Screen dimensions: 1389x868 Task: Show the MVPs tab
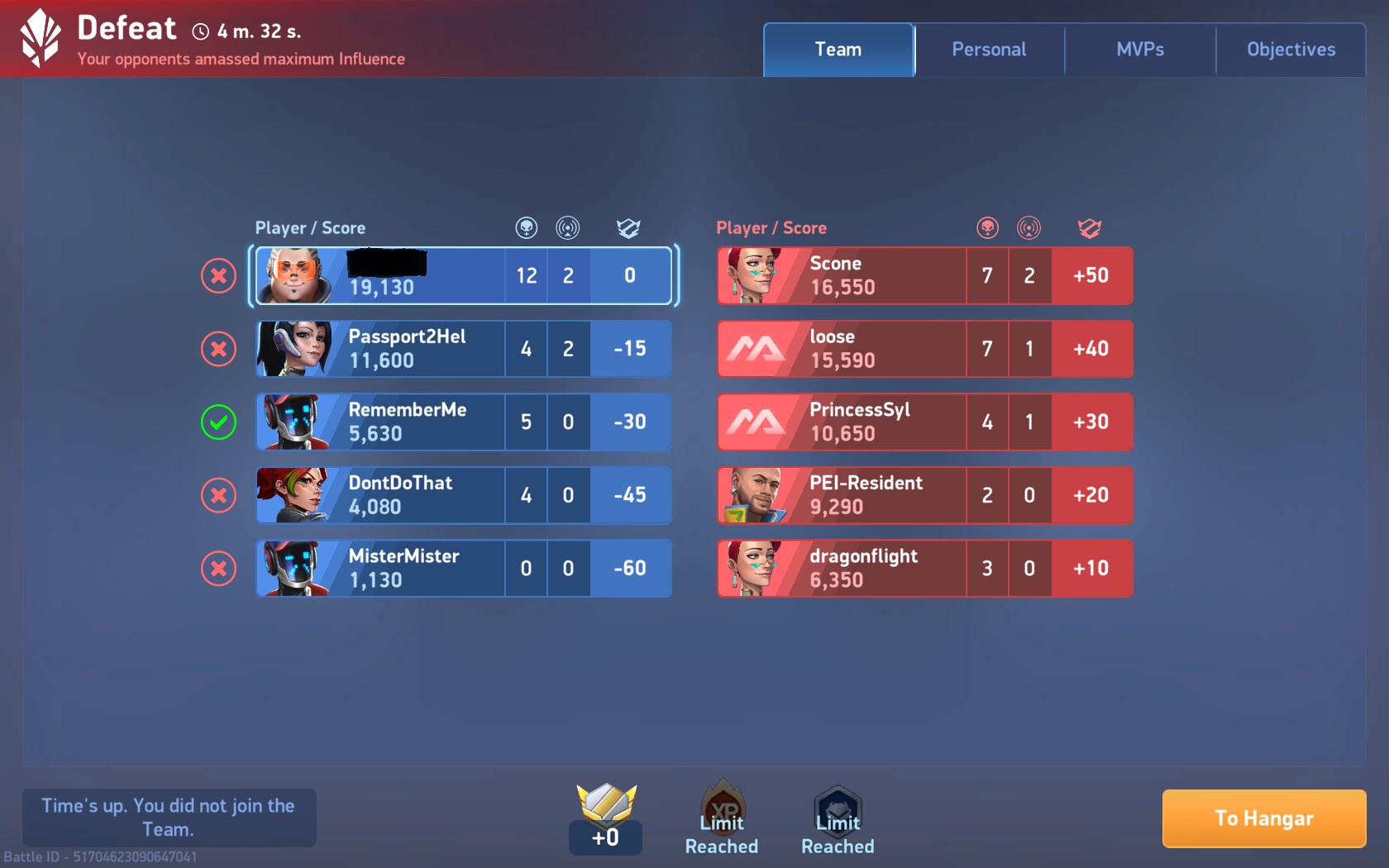click(1140, 50)
